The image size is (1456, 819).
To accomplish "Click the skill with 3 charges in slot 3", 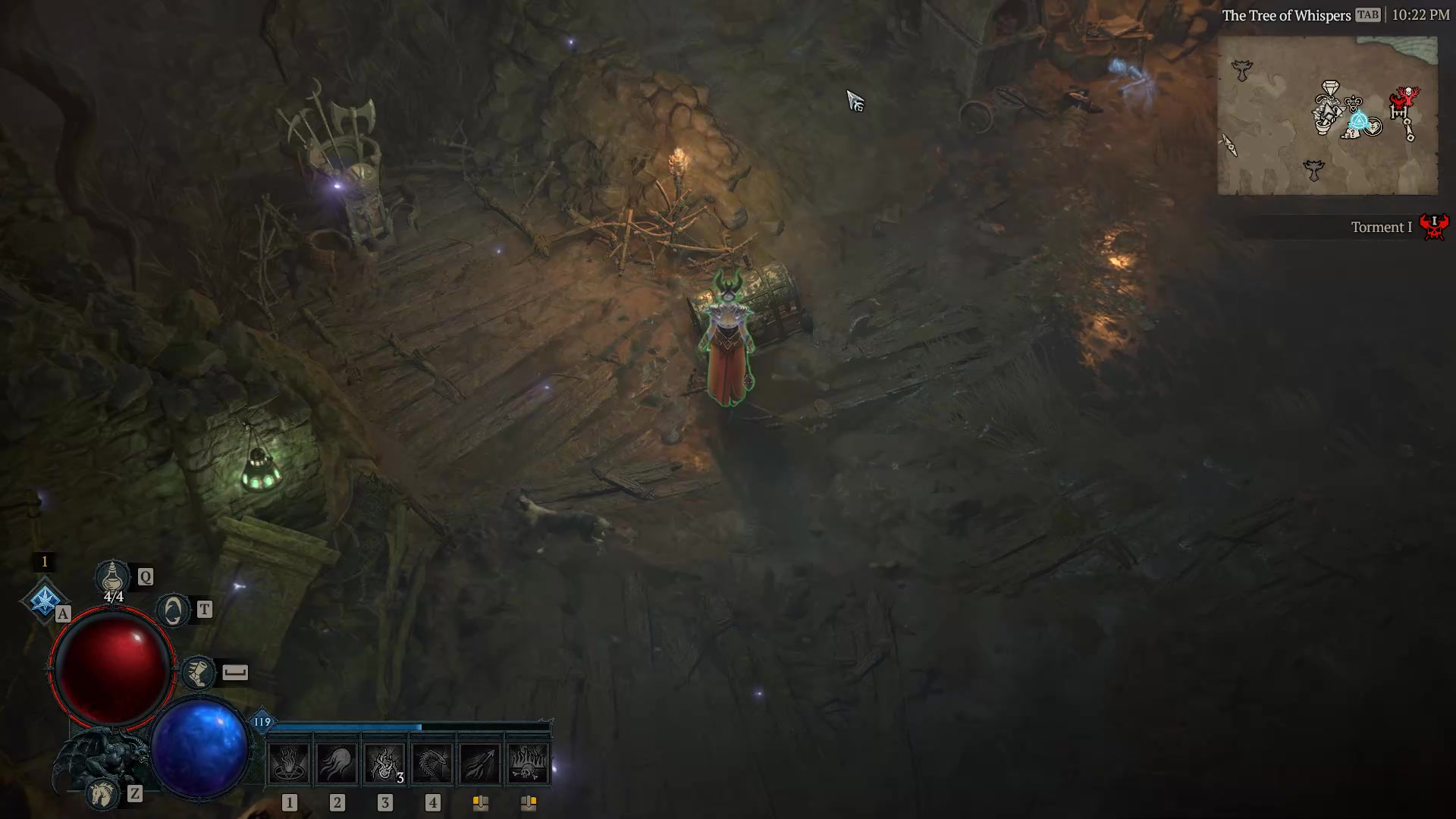I will click(383, 762).
